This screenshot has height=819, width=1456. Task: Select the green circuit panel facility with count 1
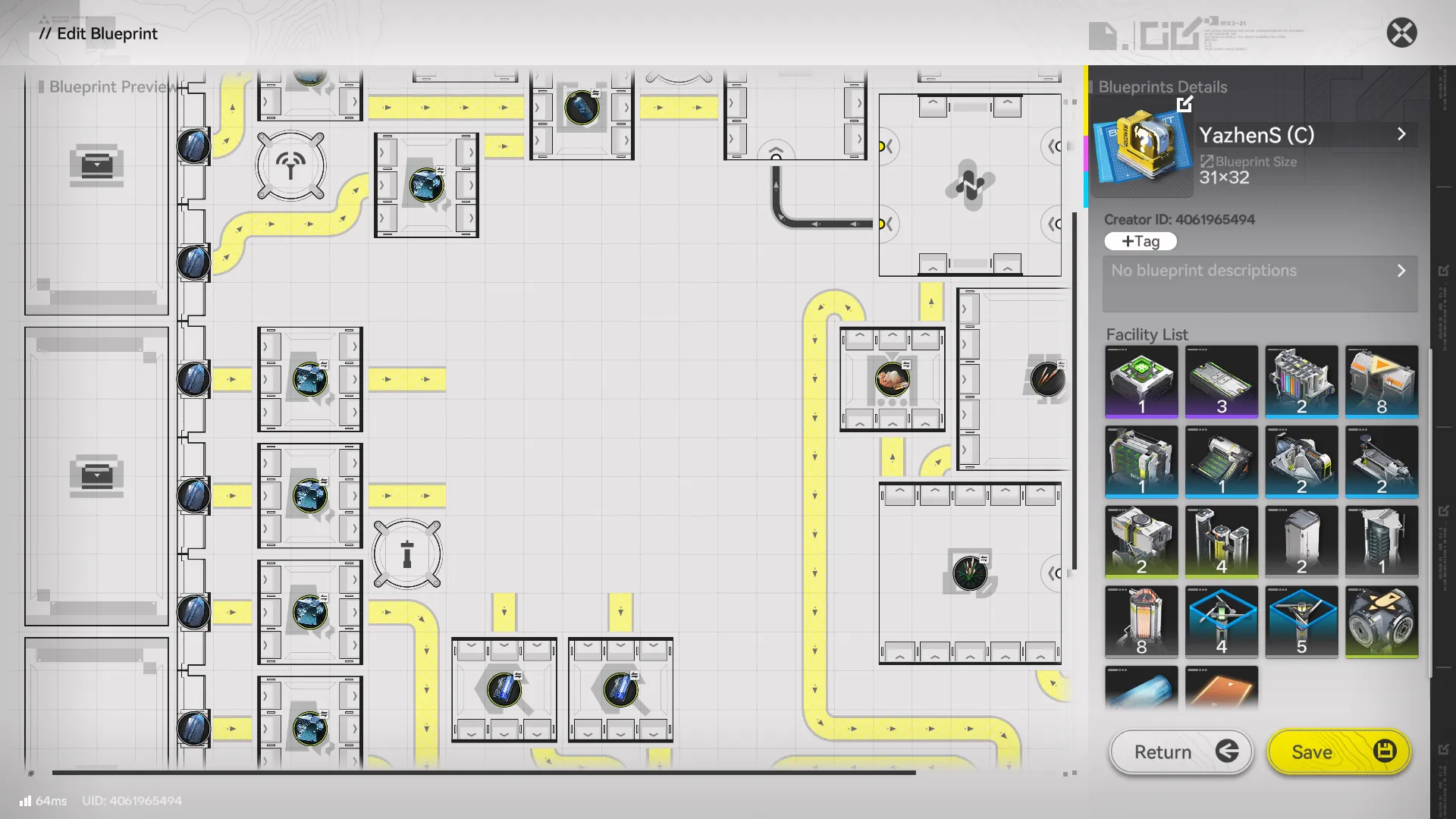(1141, 463)
